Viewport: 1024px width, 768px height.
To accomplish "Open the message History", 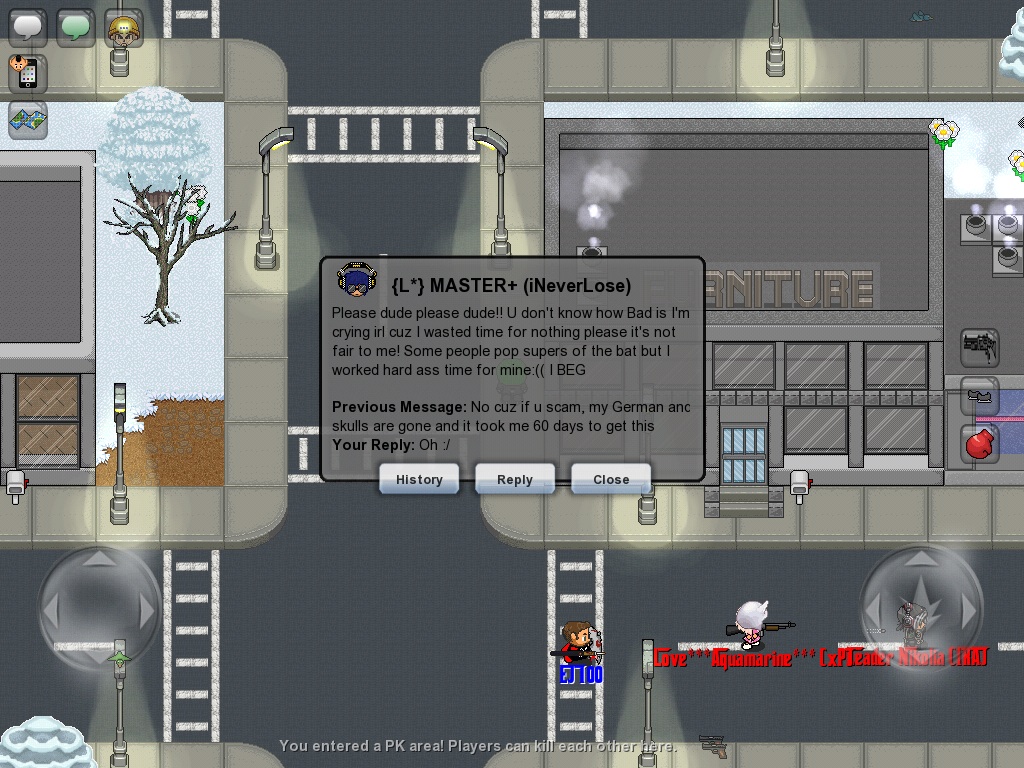I will [419, 479].
